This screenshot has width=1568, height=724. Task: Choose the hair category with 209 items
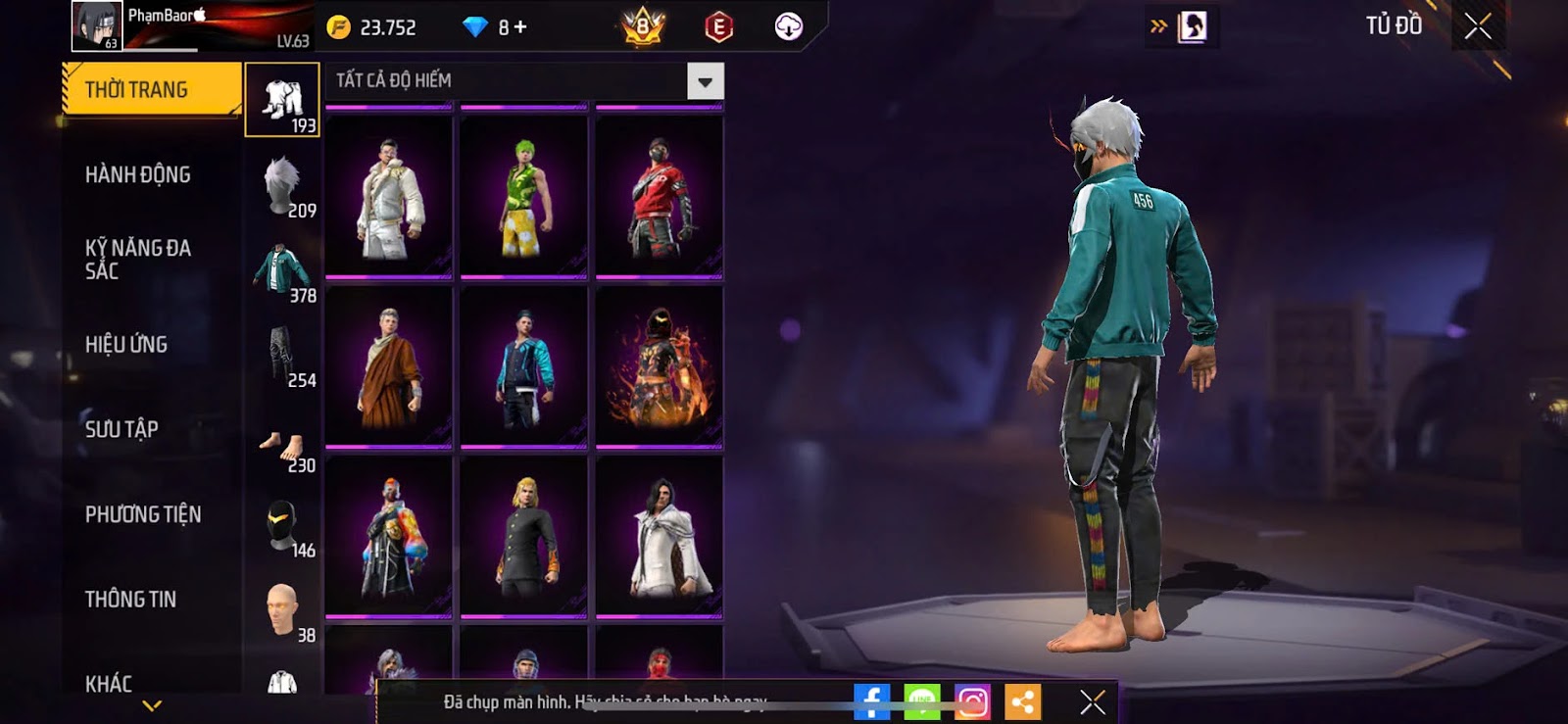[x=282, y=186]
